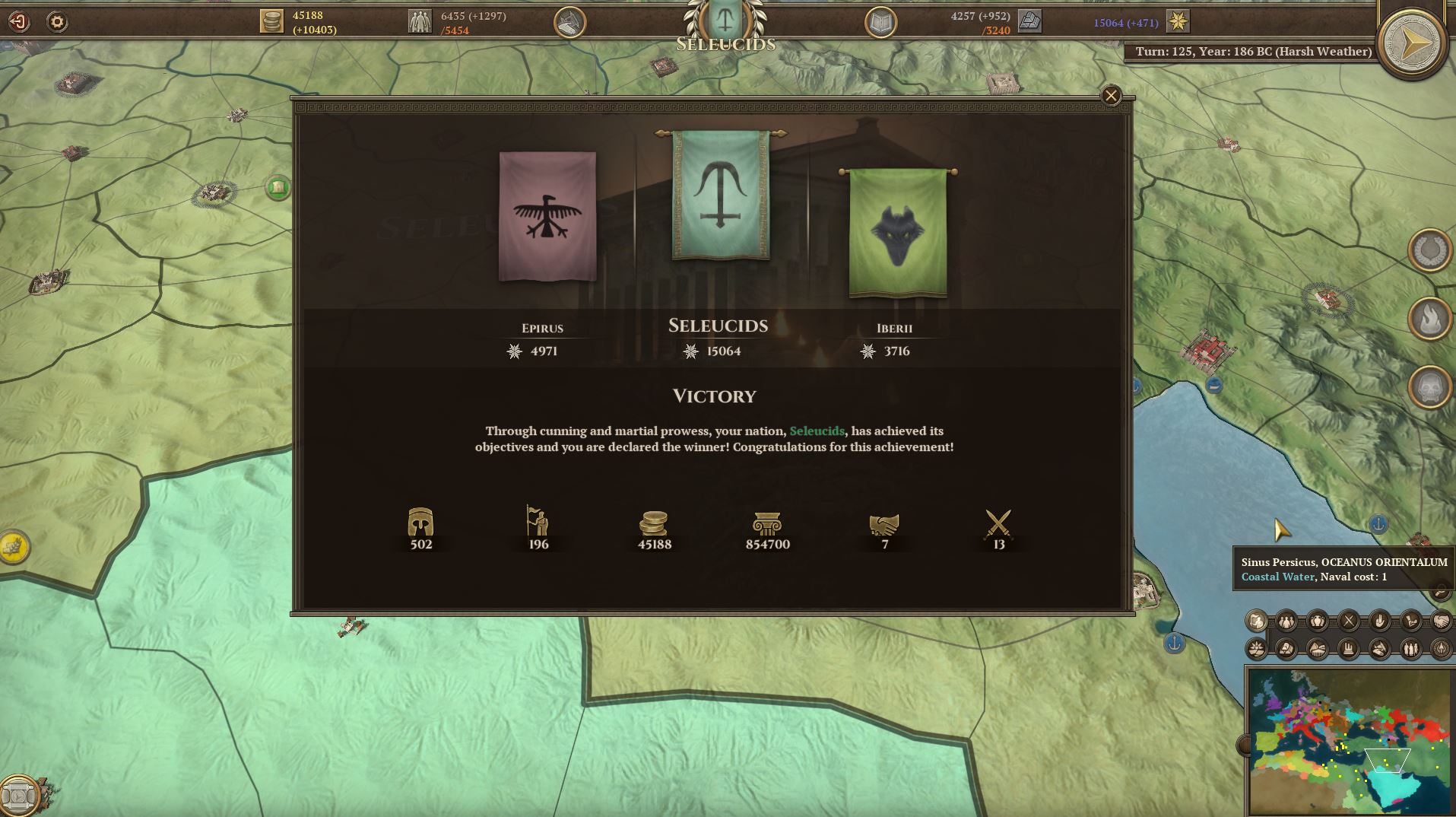This screenshot has height=817, width=1456.
Task: Open the flame side button
Action: pos(1429,319)
